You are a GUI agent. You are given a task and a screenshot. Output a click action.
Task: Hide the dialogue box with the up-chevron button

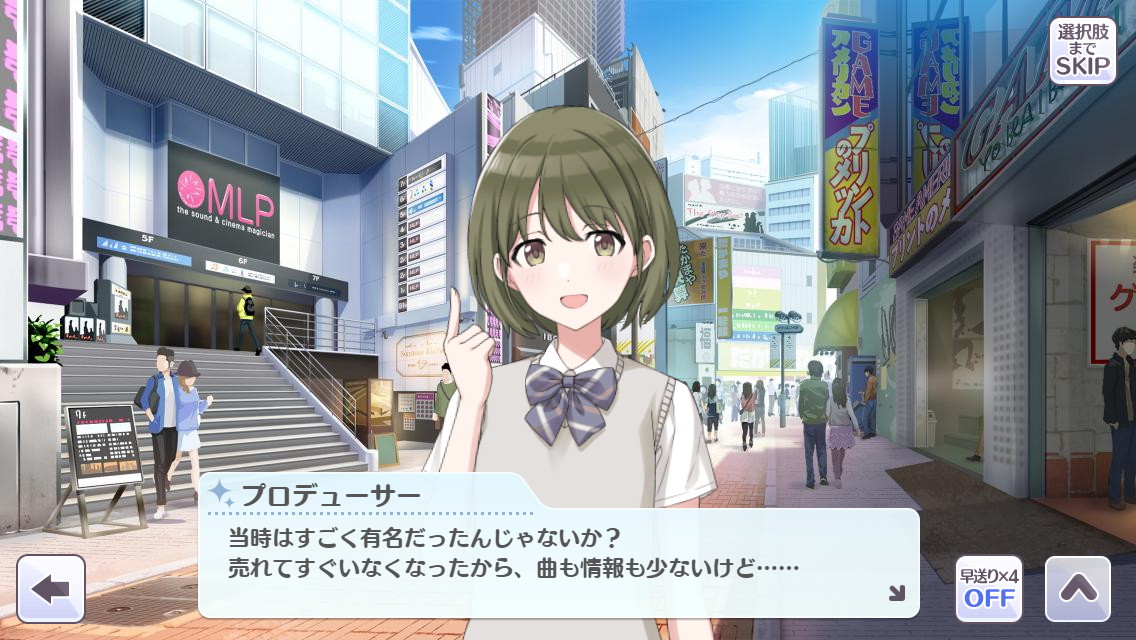point(1078,589)
